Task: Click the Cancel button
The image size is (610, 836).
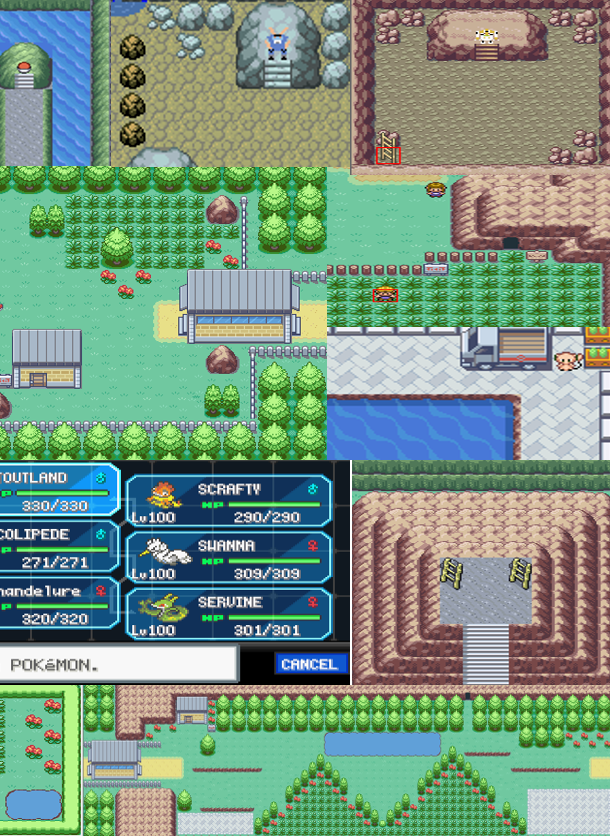Action: tap(310, 664)
